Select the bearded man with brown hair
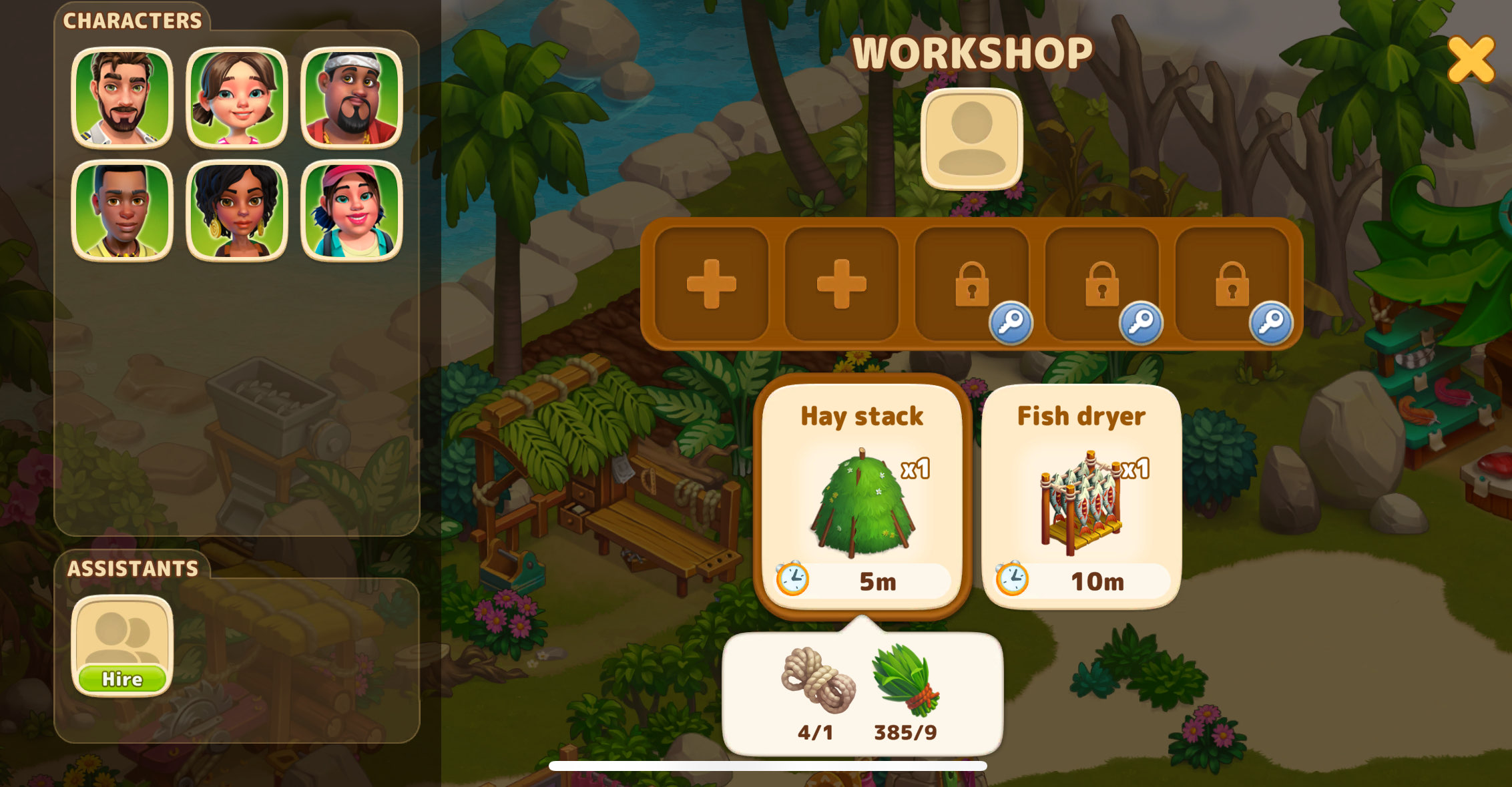 (122, 97)
